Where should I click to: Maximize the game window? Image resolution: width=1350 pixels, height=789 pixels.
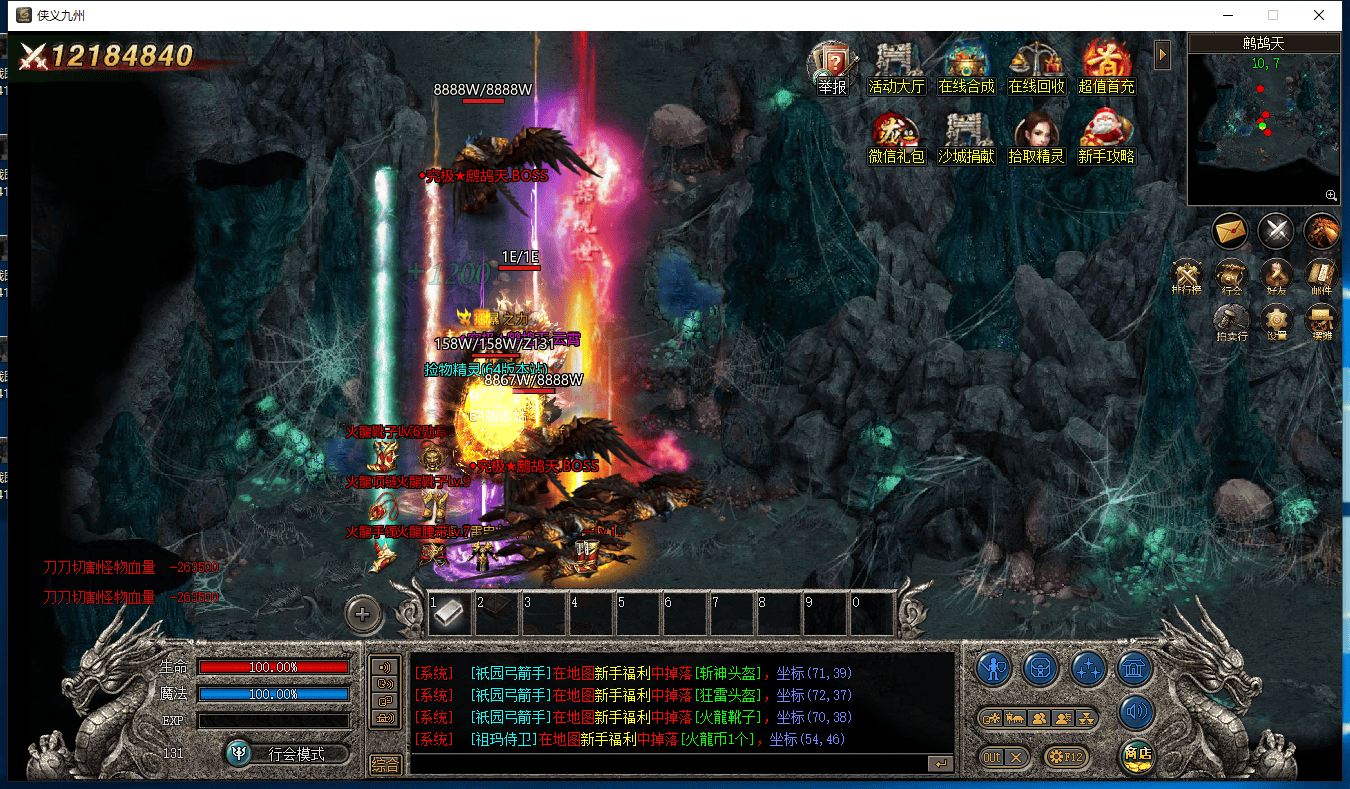click(x=1273, y=15)
